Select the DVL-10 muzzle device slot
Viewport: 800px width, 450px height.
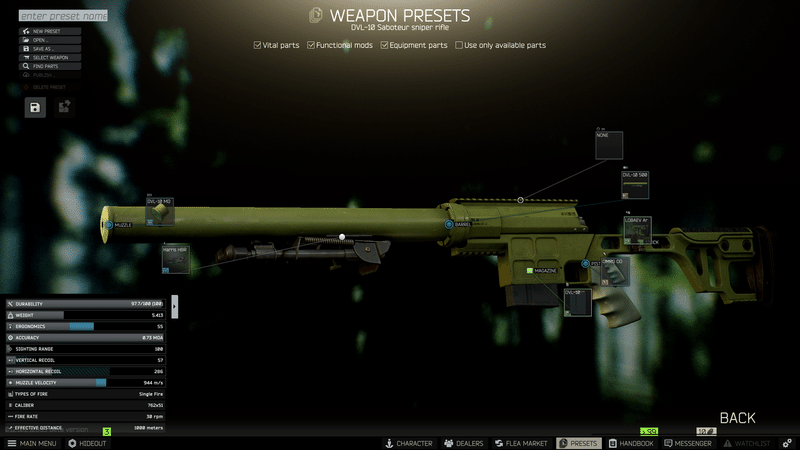click(x=160, y=211)
